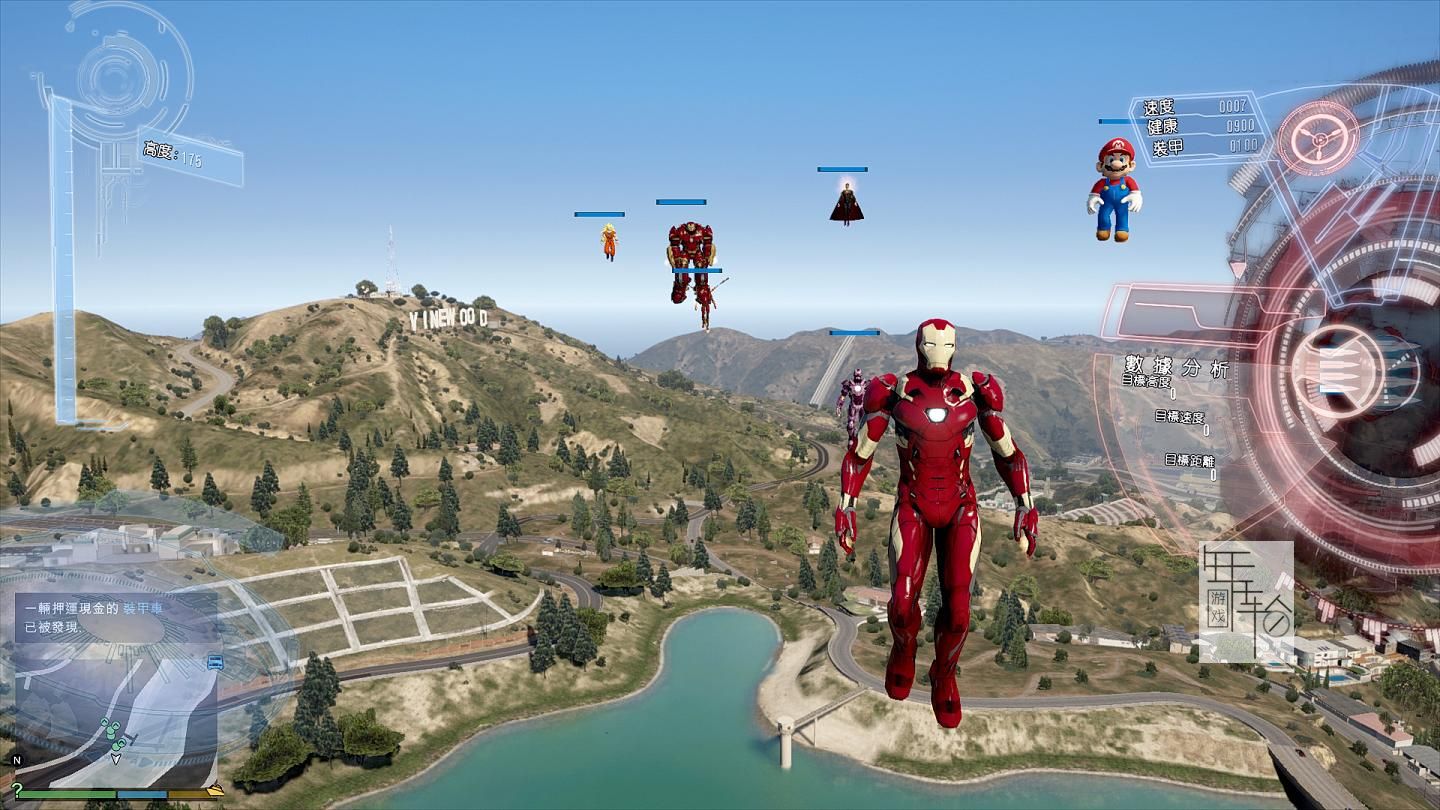Select the yellow blip at minimap edge

214,790
